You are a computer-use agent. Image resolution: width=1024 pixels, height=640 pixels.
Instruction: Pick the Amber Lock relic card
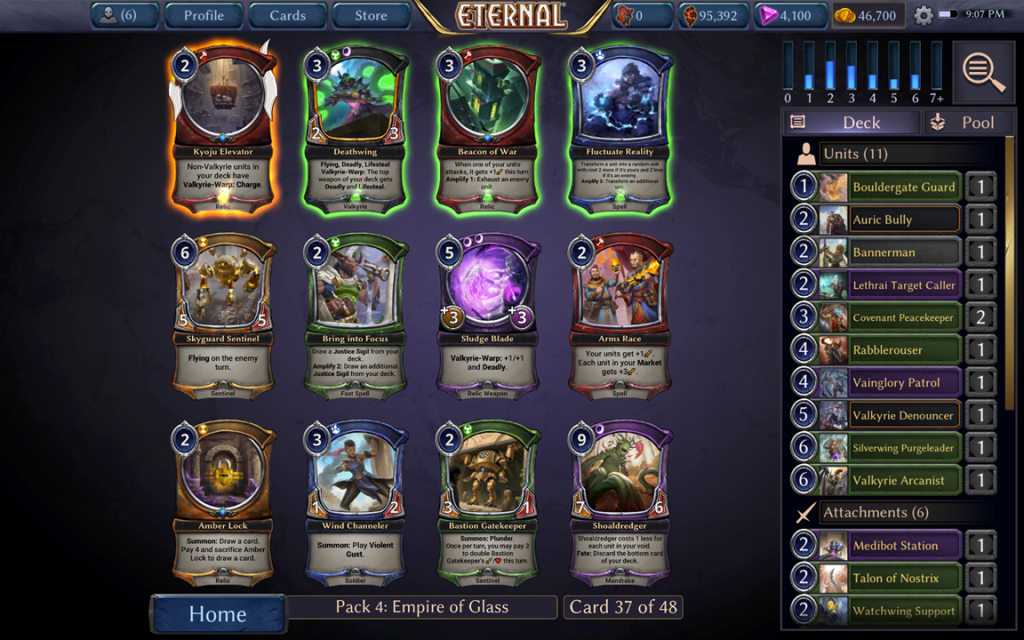[224, 504]
